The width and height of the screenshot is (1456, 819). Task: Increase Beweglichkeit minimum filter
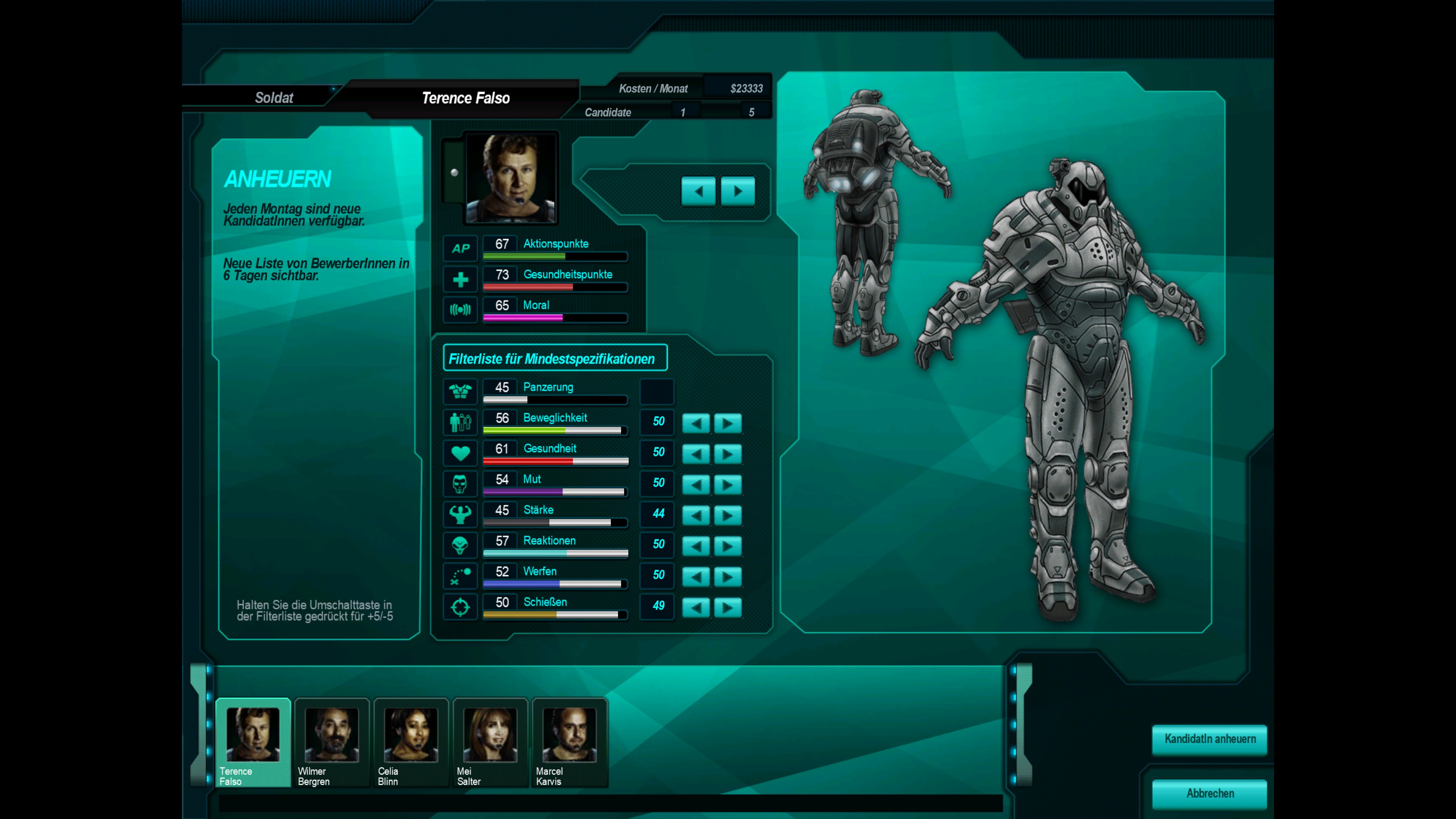pyautogui.click(x=728, y=423)
